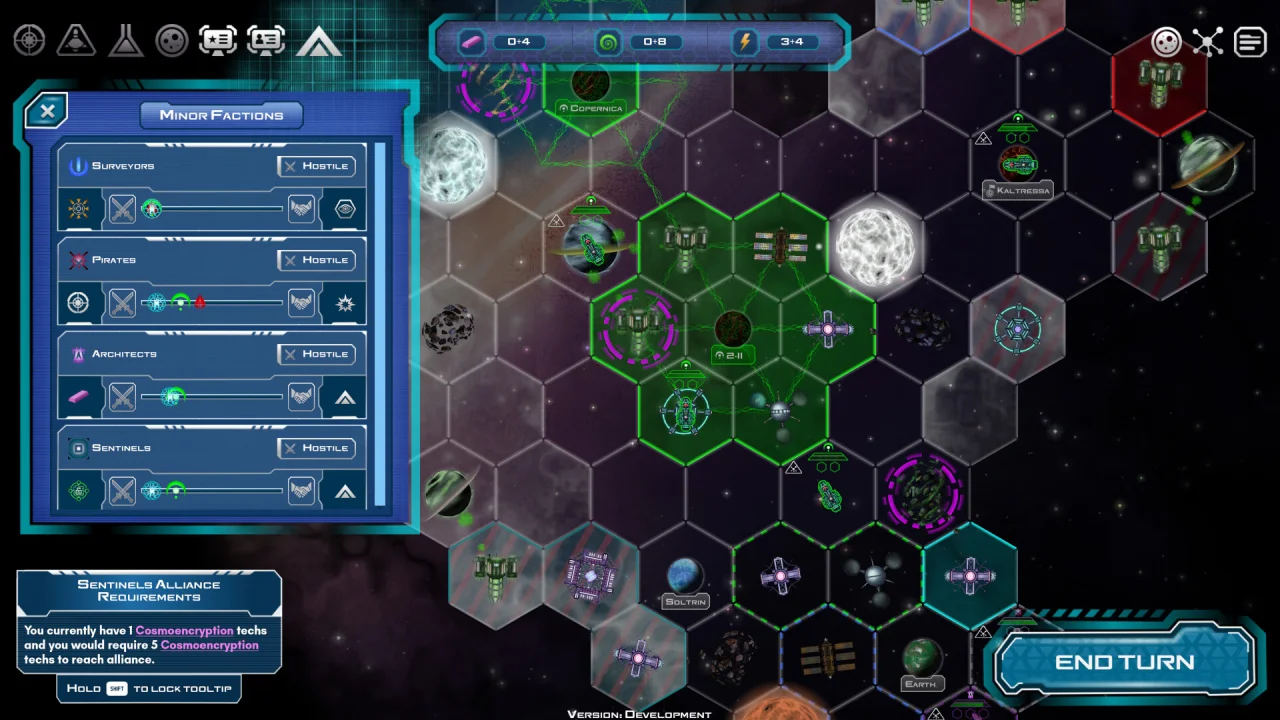Viewport: 1280px width, 720px height.
Task: Open the crosshair target icon in top toolbar
Action: pos(29,41)
